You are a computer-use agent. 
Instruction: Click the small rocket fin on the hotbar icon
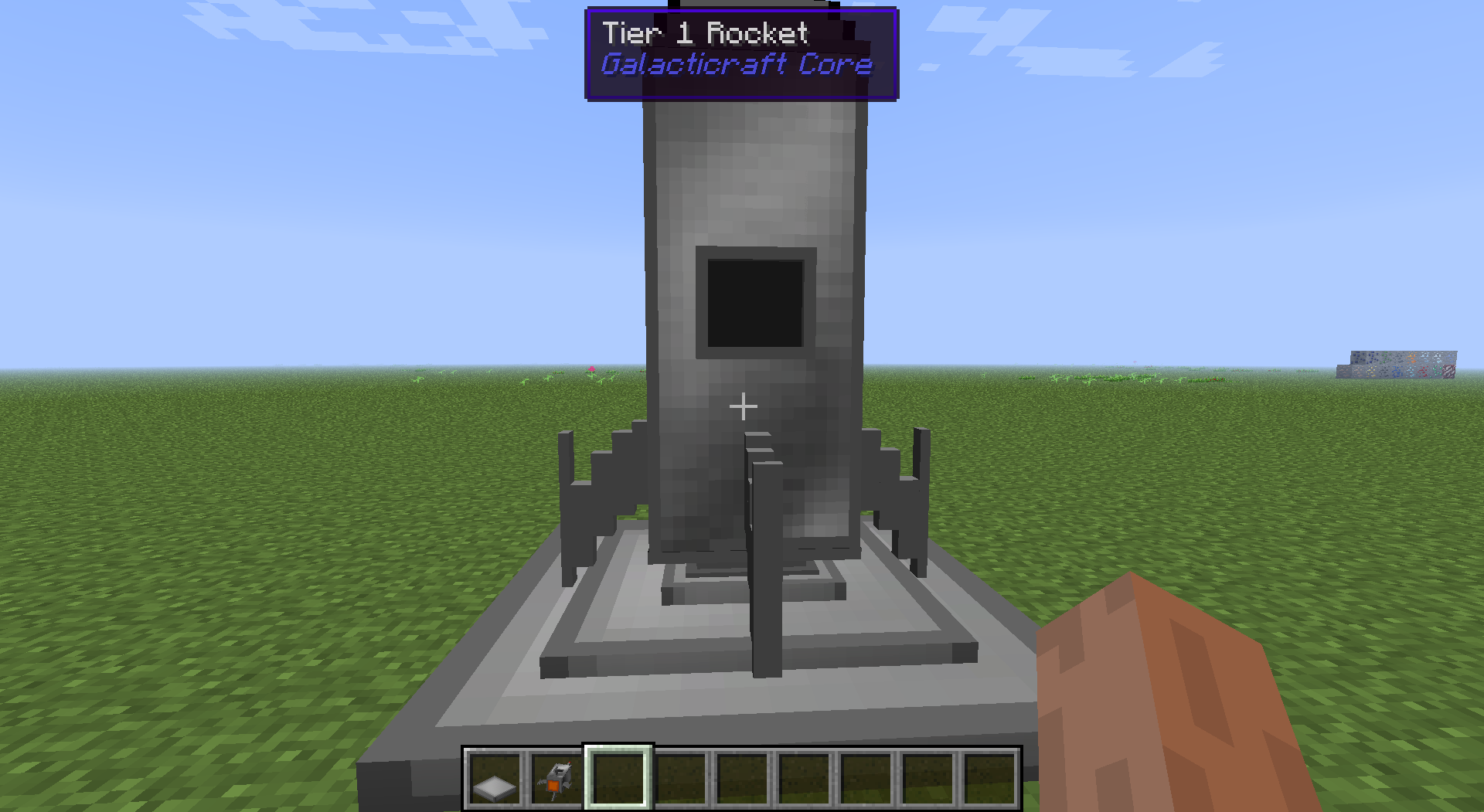point(540,783)
